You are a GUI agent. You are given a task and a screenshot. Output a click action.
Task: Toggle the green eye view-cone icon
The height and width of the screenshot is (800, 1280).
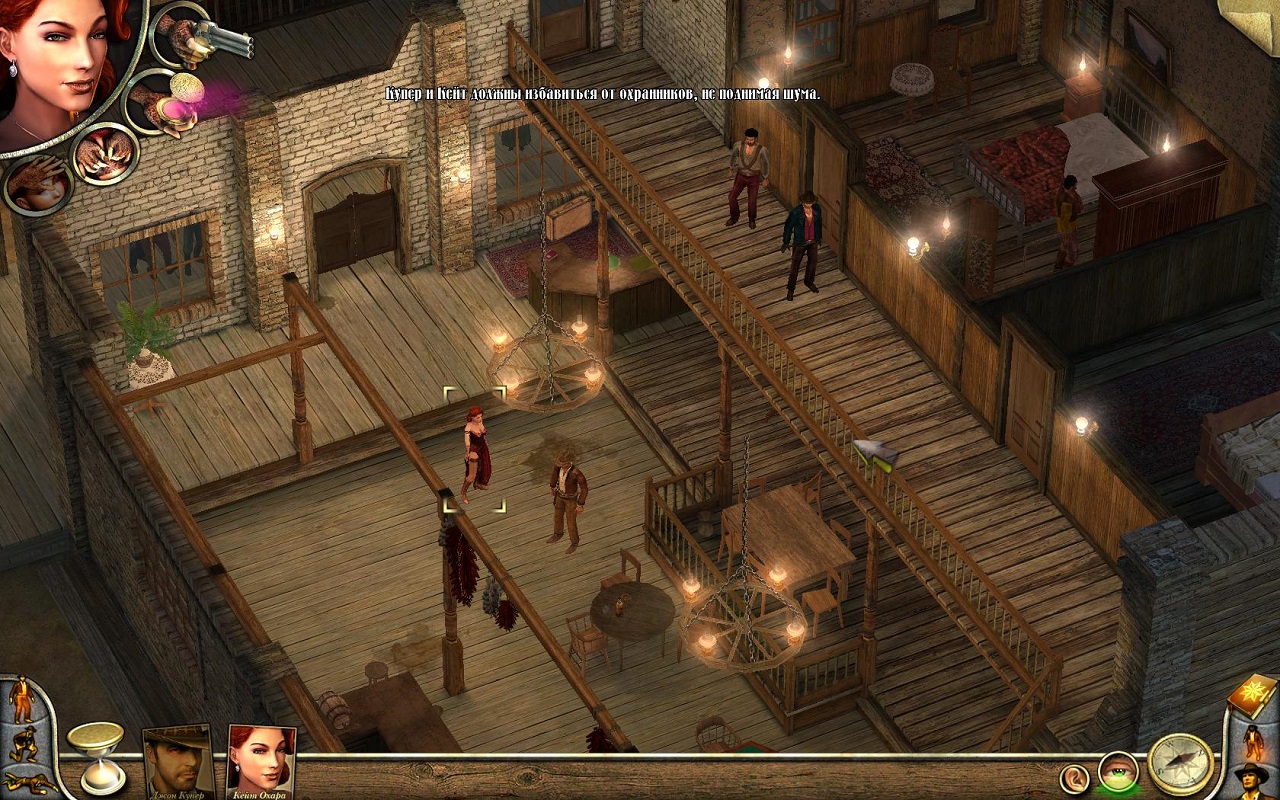coord(1117,771)
